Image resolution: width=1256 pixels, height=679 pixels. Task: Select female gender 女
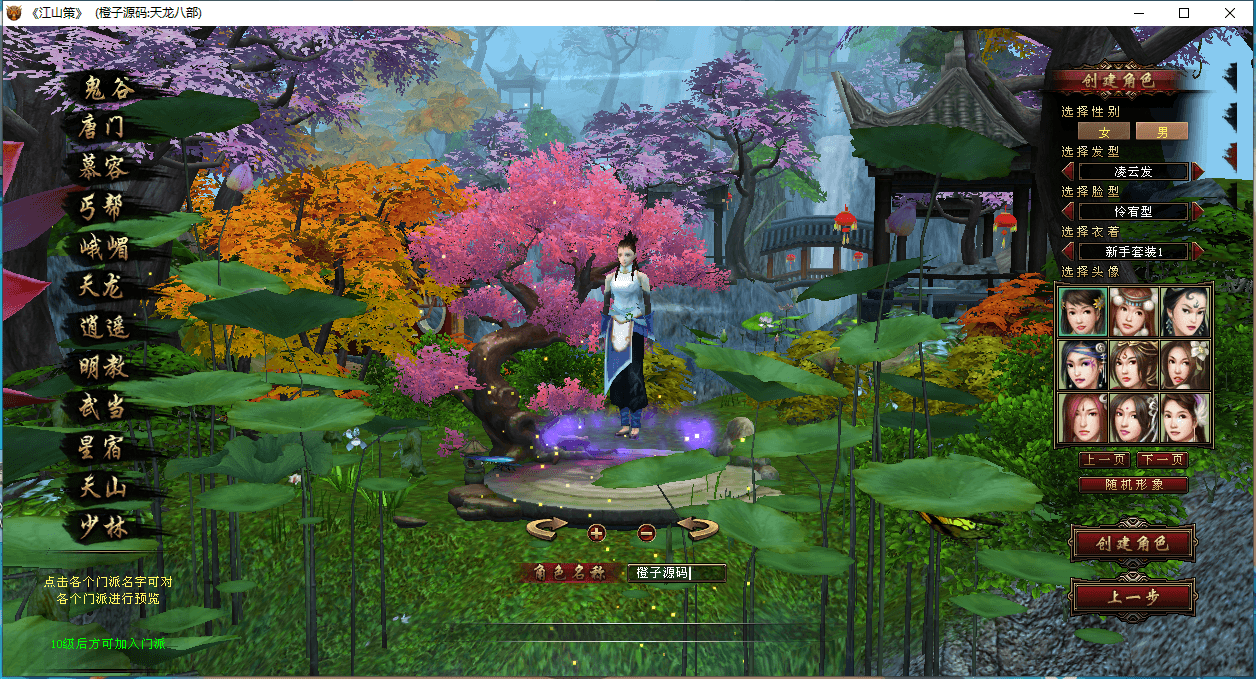1104,131
